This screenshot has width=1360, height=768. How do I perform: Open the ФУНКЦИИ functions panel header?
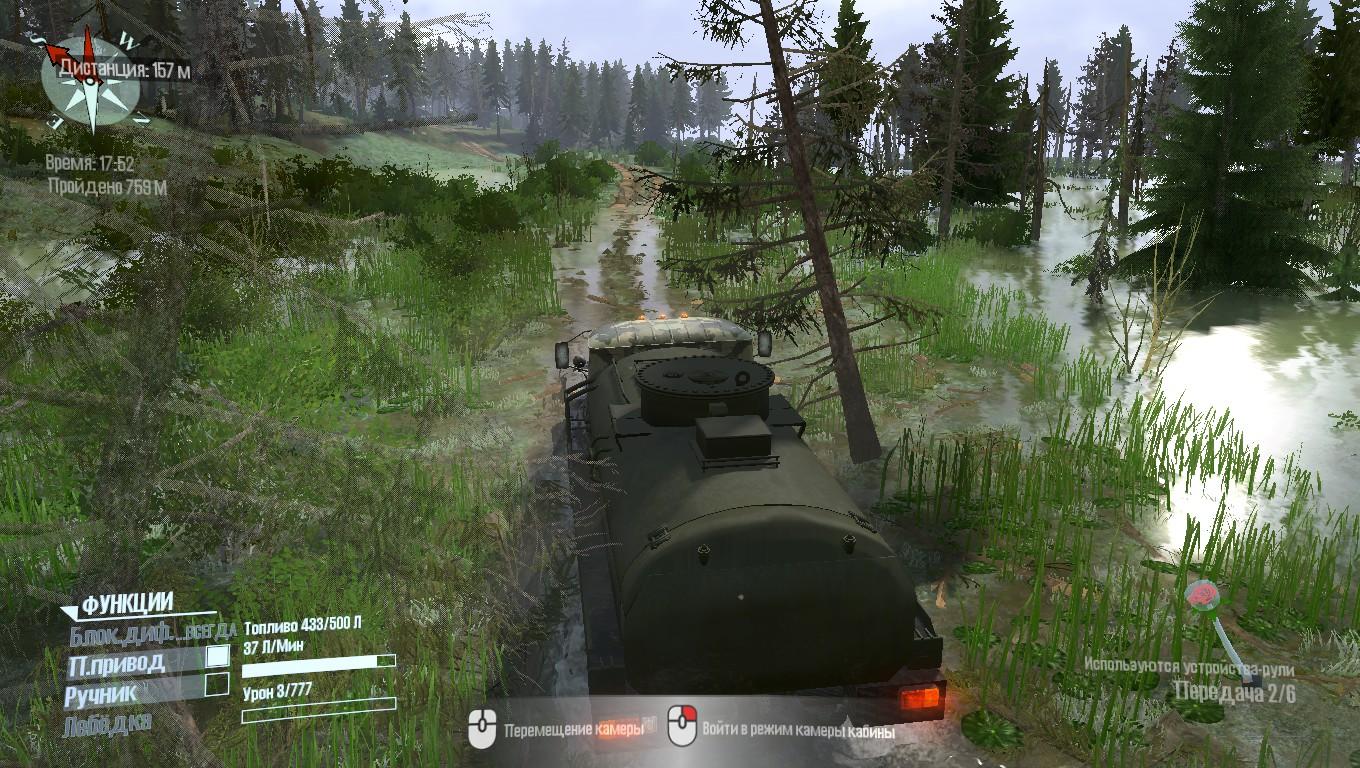coord(127,604)
